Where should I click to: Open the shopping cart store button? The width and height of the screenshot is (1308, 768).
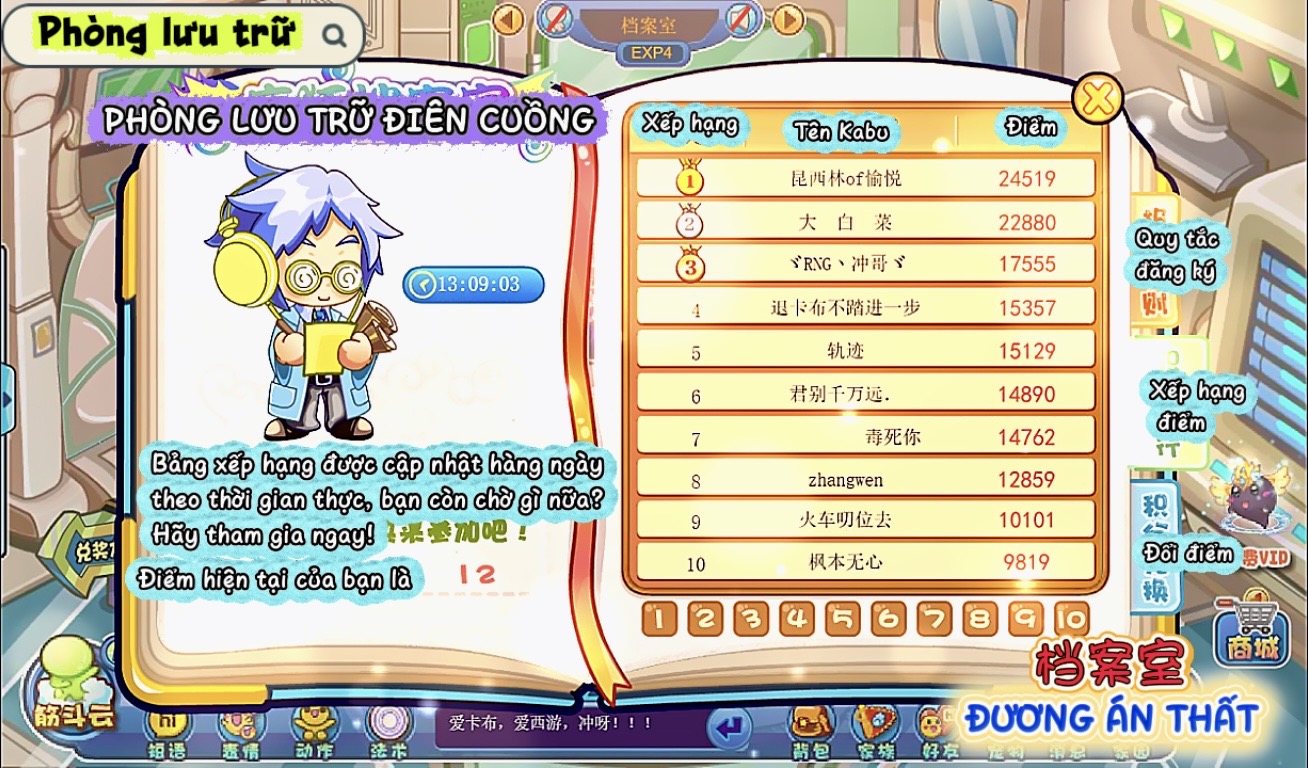coord(1252,633)
